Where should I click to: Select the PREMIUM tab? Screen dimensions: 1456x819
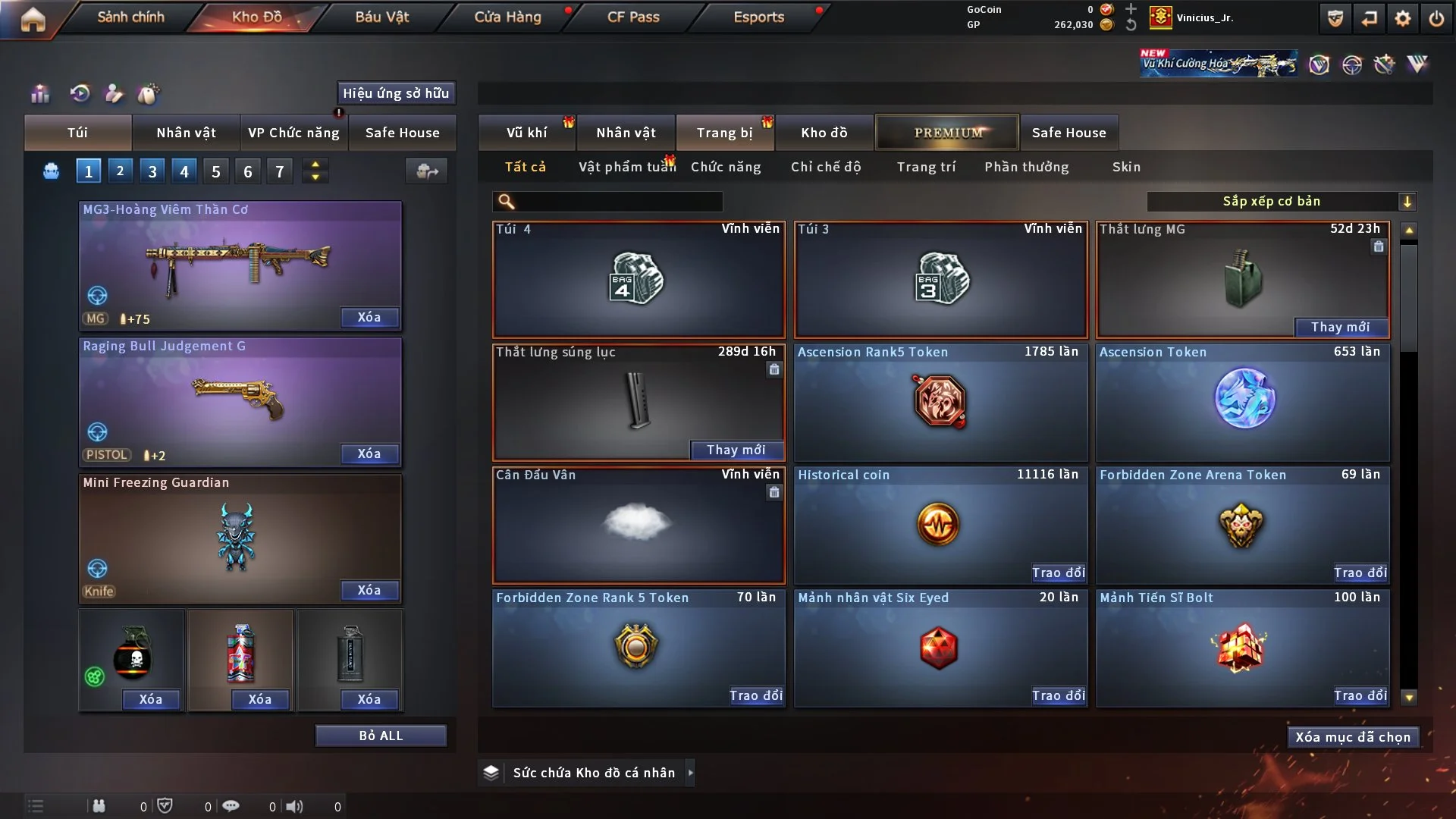pyautogui.click(x=947, y=133)
